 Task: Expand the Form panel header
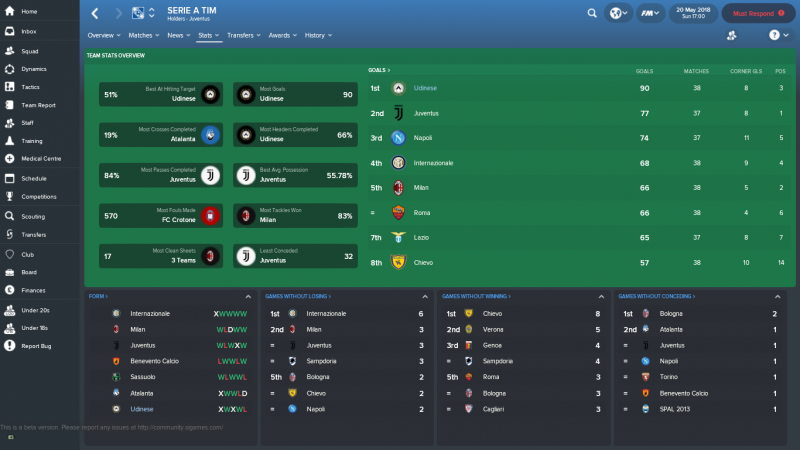(x=98, y=296)
